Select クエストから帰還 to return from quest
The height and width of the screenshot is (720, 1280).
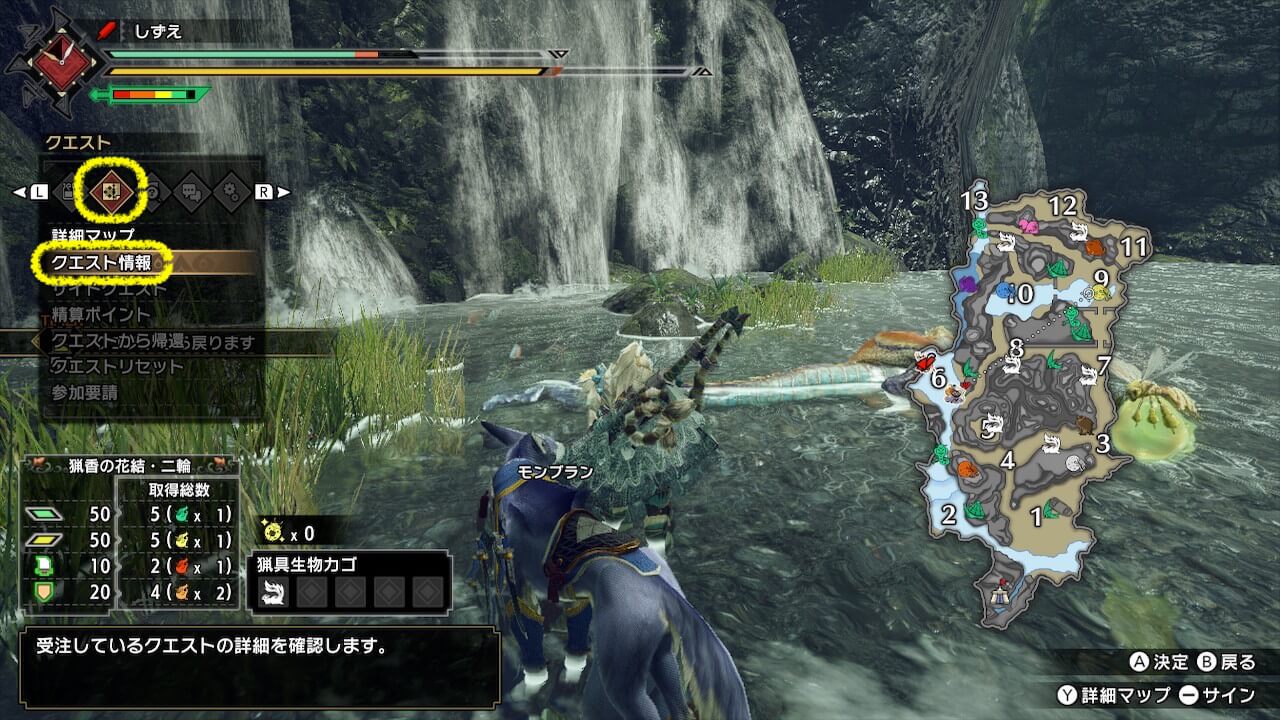click(x=118, y=341)
